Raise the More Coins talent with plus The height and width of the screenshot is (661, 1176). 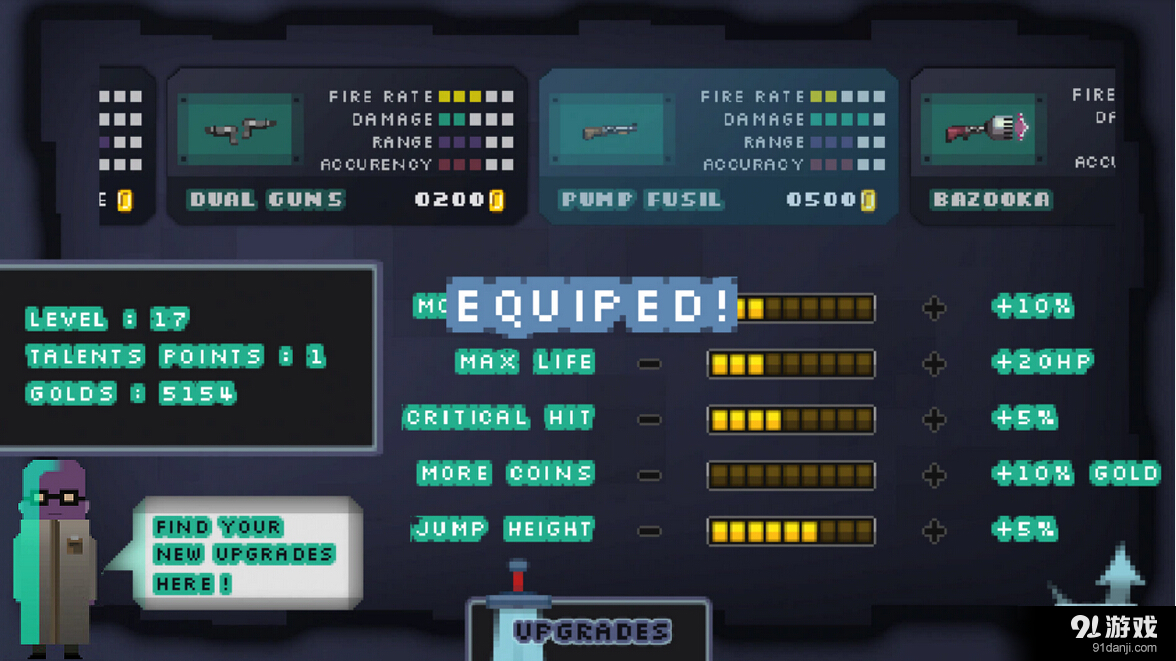[x=934, y=475]
